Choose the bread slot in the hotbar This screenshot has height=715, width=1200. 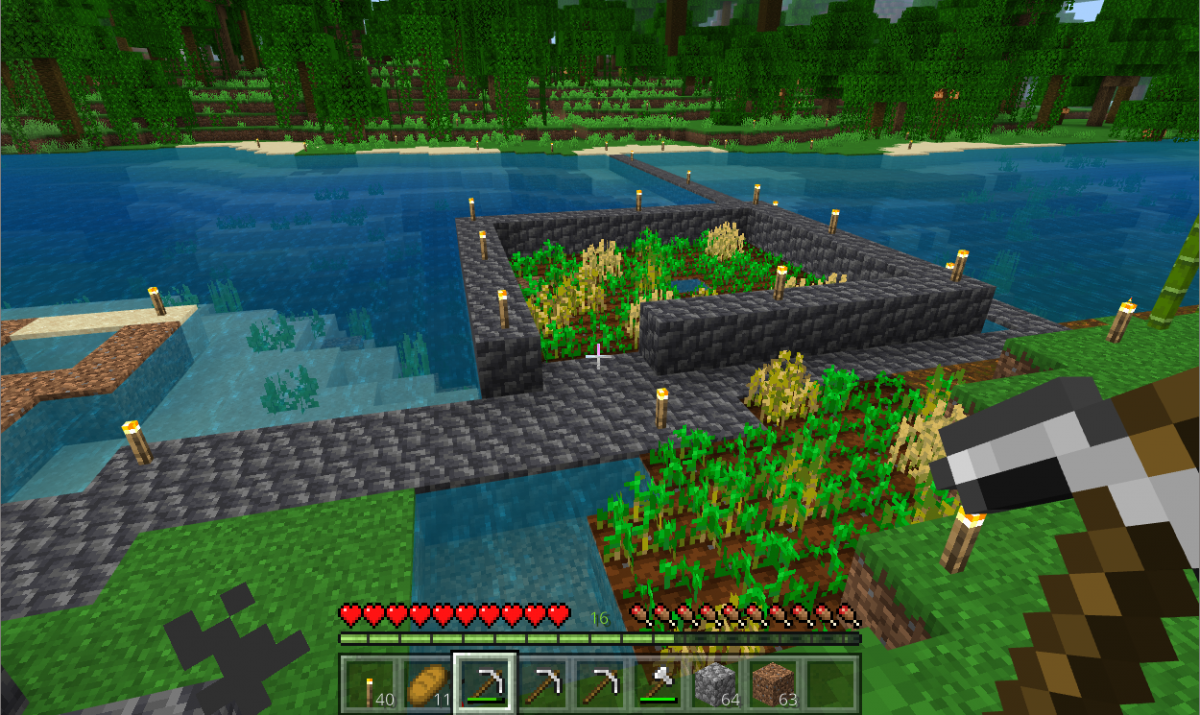(427, 684)
